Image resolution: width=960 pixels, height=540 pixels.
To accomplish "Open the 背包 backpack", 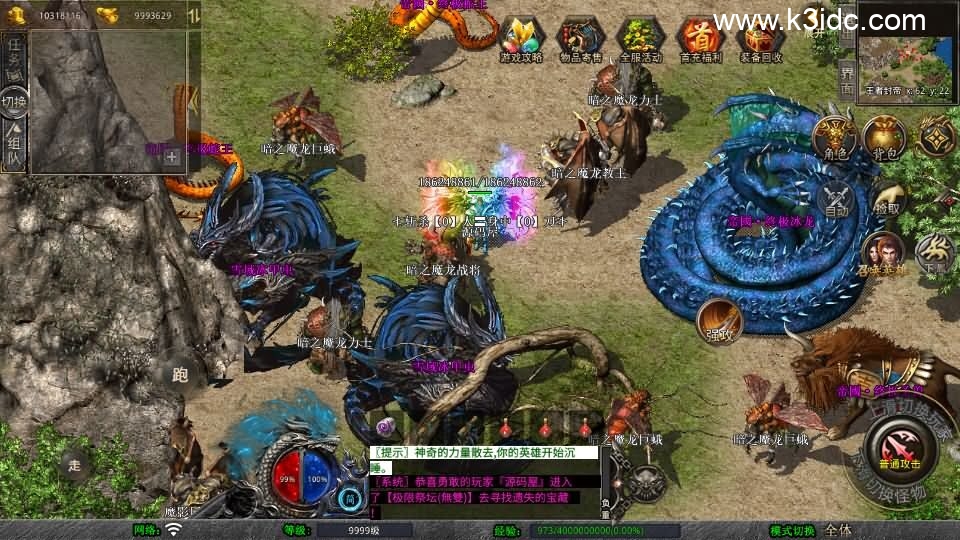I will point(884,137).
